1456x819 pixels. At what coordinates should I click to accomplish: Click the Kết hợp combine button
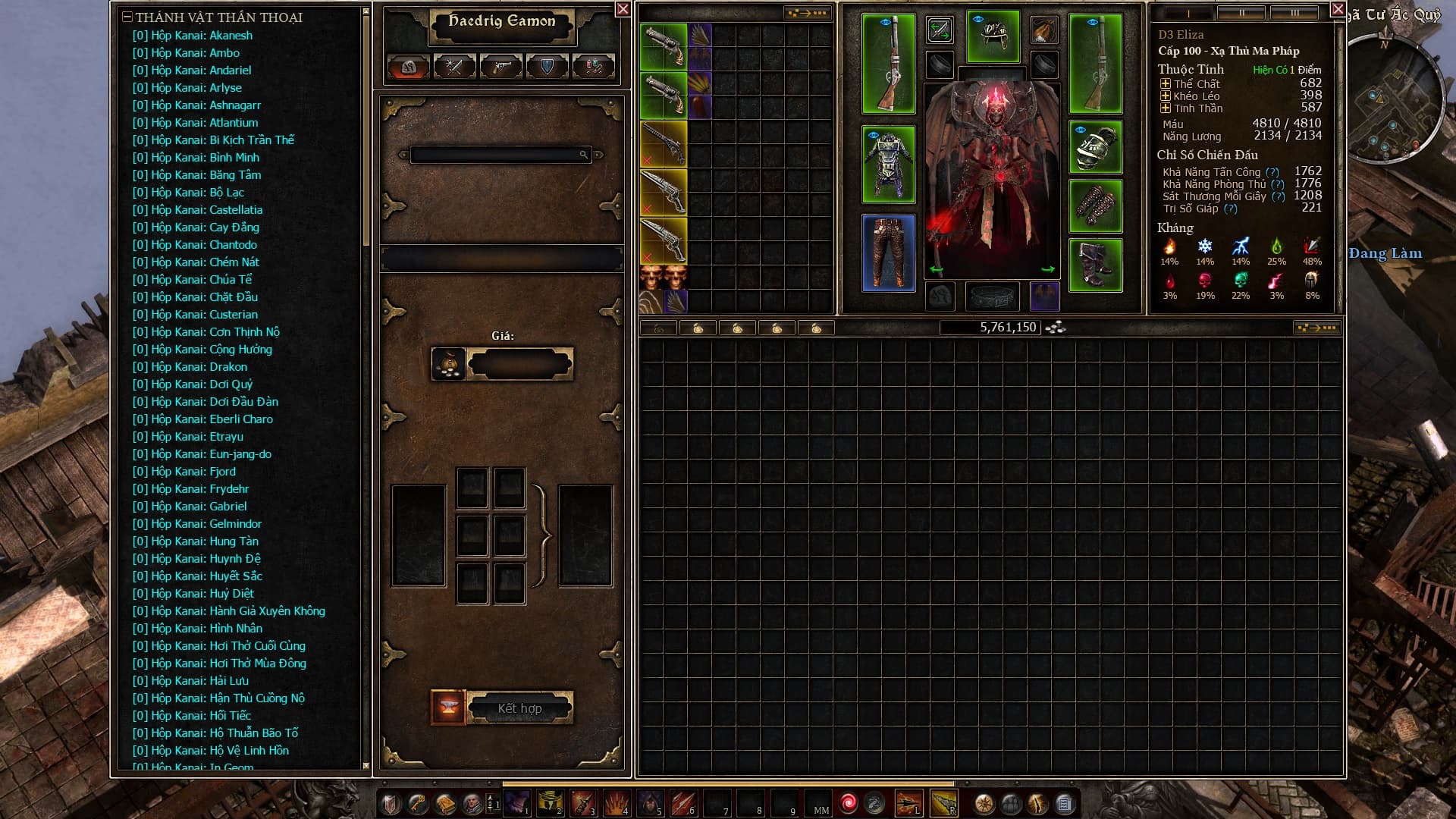click(519, 708)
